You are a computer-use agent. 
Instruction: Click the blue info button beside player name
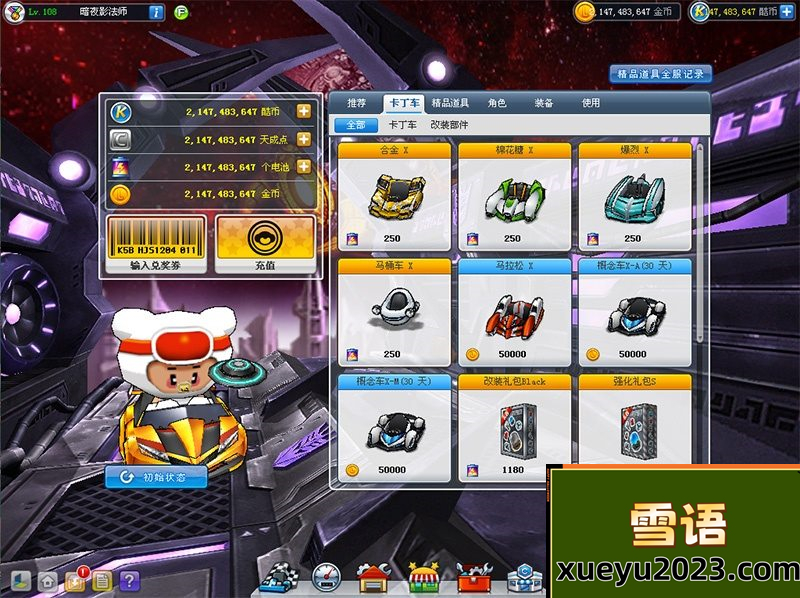(x=156, y=12)
